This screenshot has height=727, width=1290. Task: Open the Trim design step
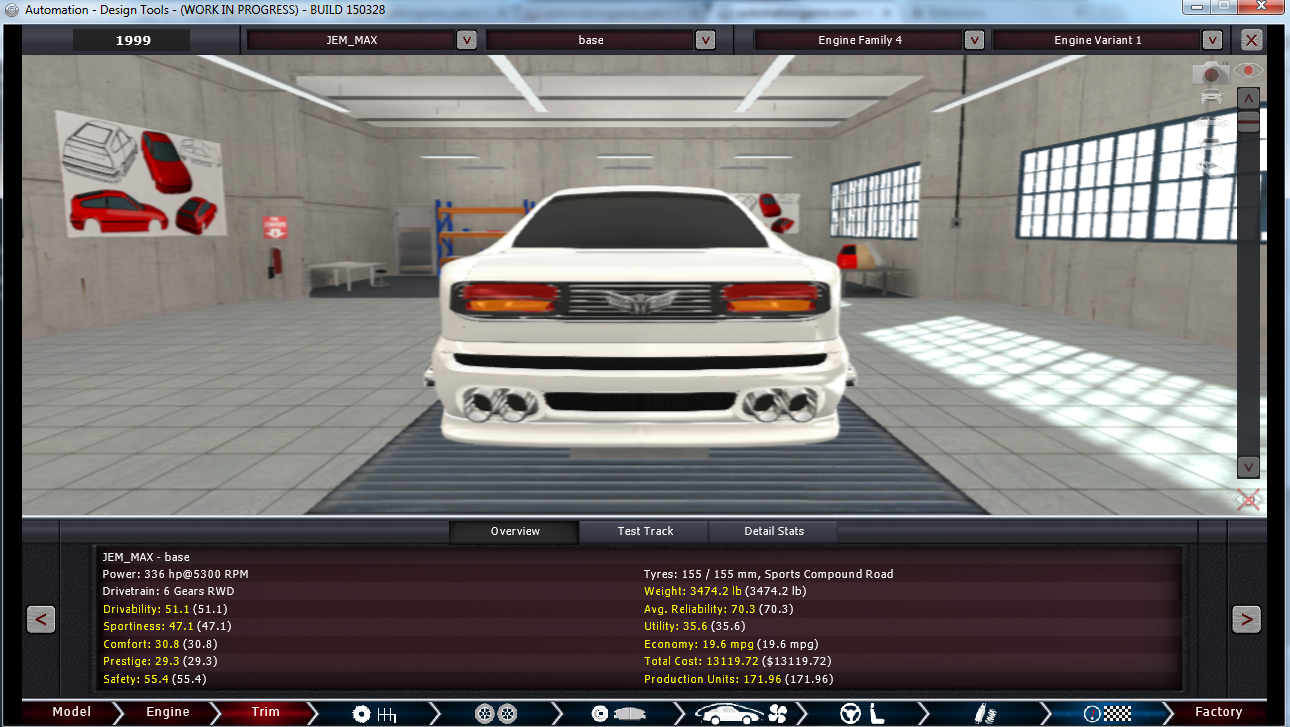(265, 712)
